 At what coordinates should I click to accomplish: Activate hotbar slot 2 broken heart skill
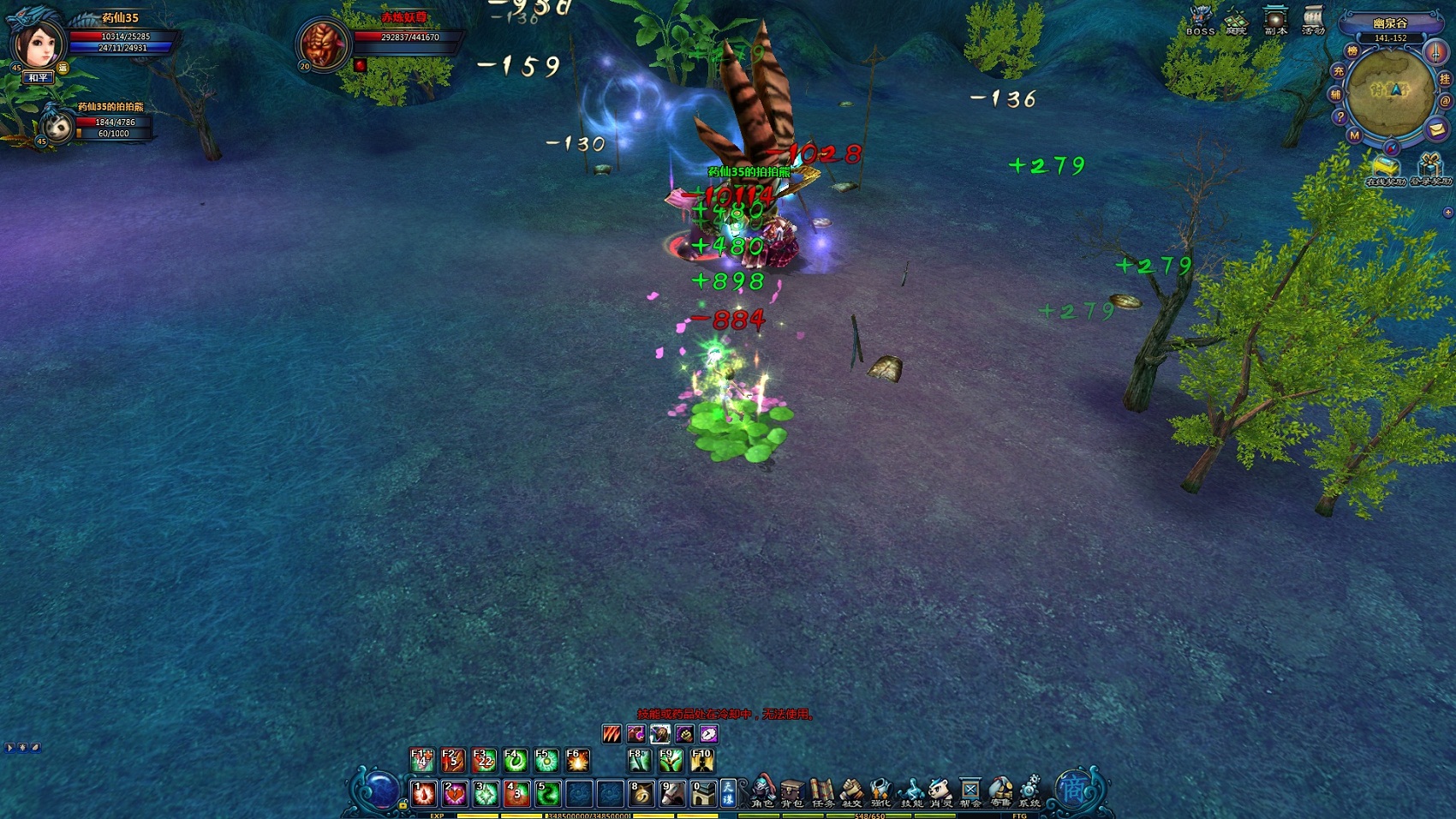click(454, 794)
